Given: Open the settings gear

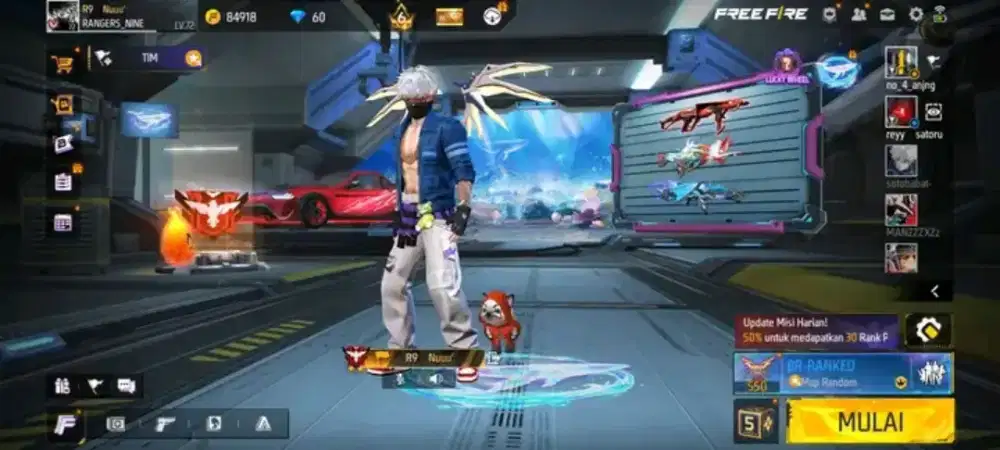Looking at the screenshot, I should tap(916, 15).
